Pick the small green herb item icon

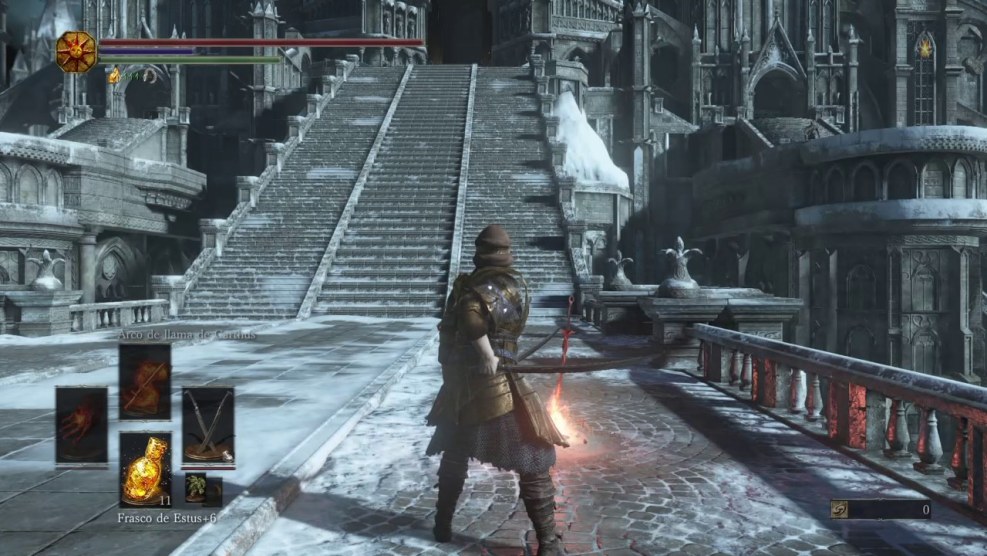pyautogui.click(x=196, y=487)
